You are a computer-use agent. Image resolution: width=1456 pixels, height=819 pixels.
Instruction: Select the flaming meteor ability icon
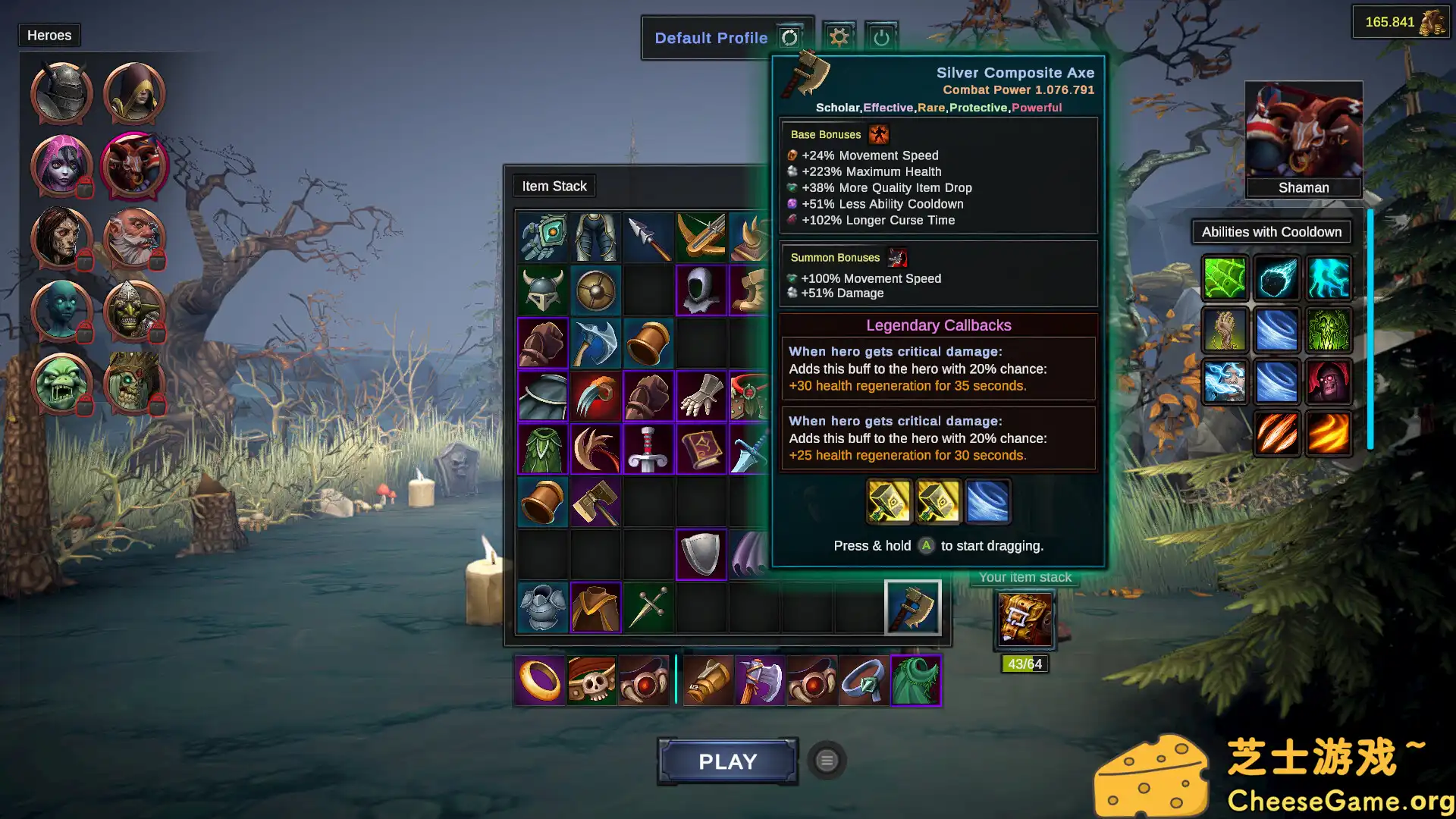pyautogui.click(x=1276, y=278)
